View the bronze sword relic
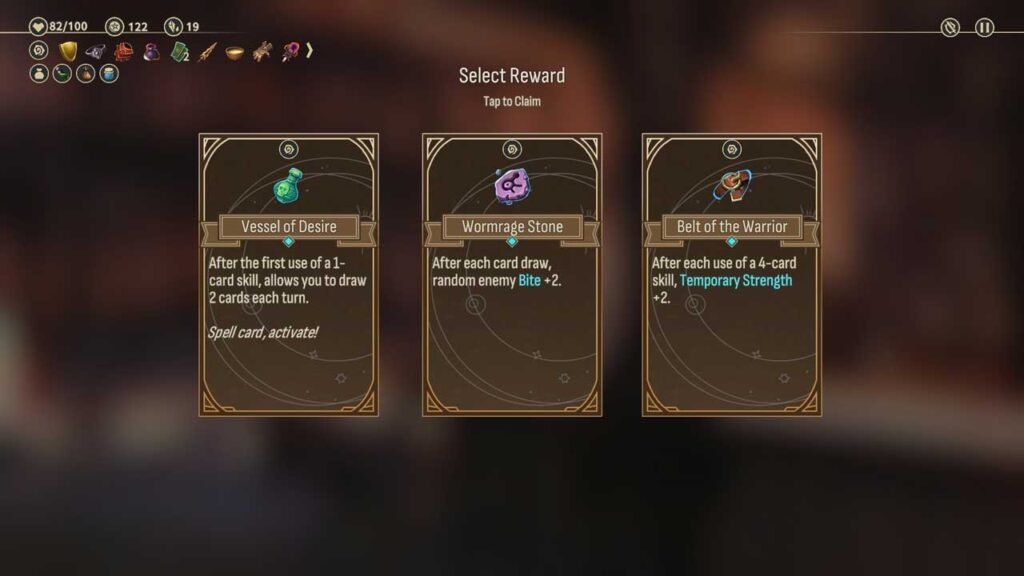Screen dimensions: 1024x576 tap(207, 50)
